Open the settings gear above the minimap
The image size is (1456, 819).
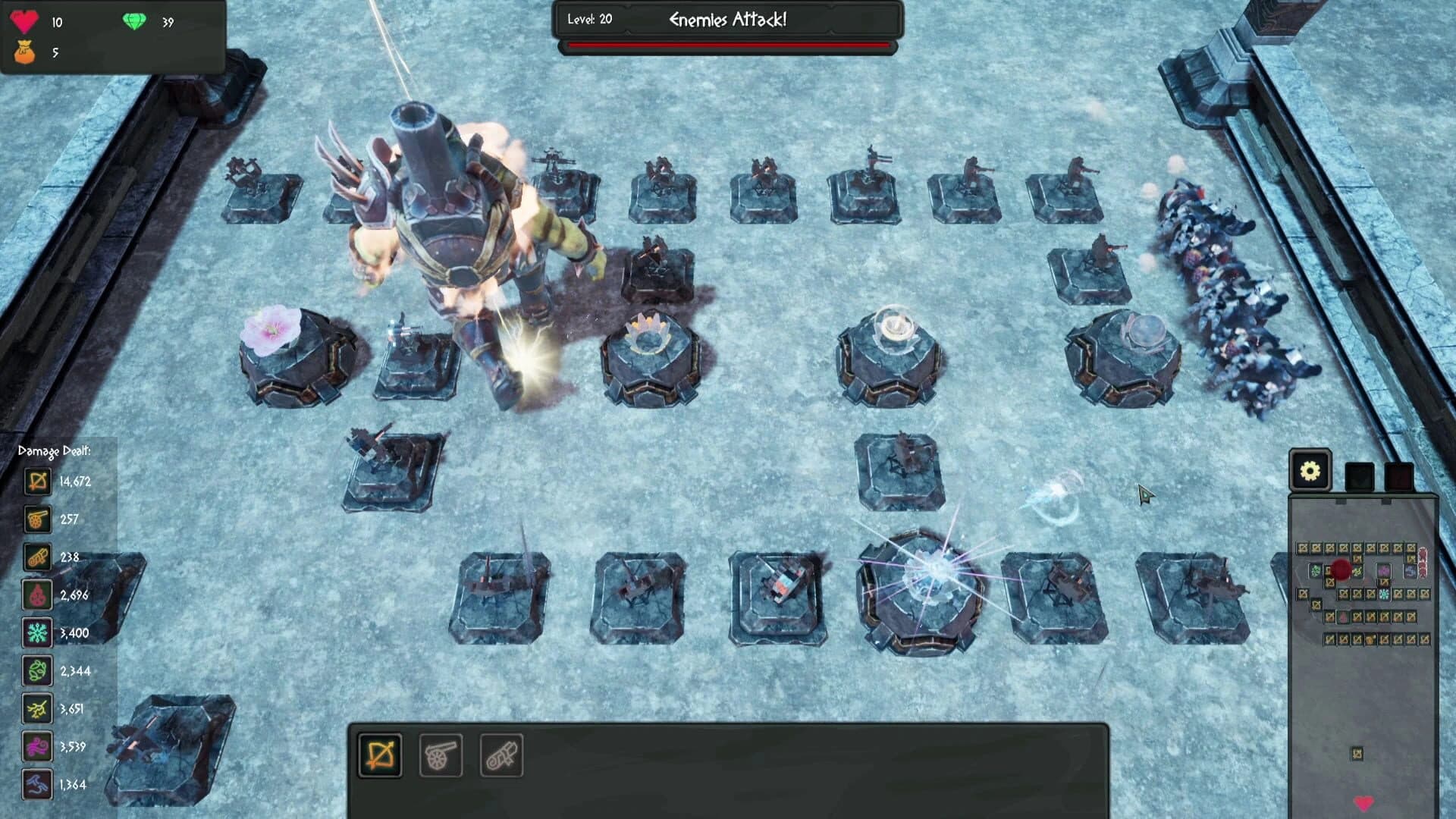coord(1310,471)
